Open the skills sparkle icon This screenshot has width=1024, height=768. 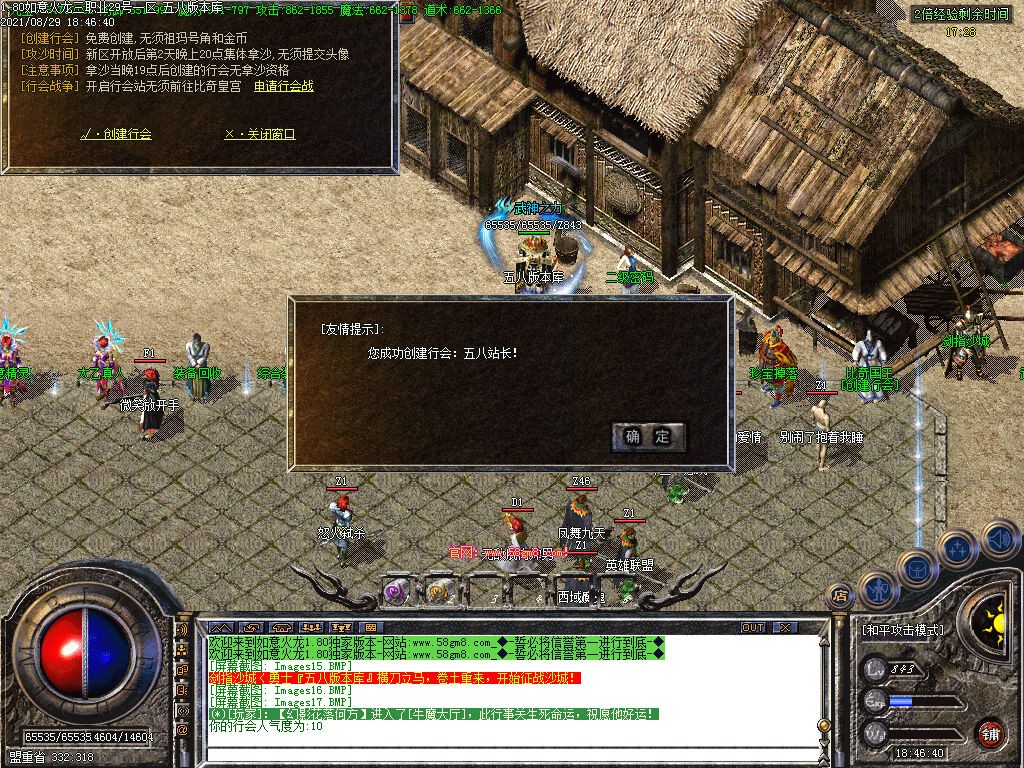[x=958, y=548]
